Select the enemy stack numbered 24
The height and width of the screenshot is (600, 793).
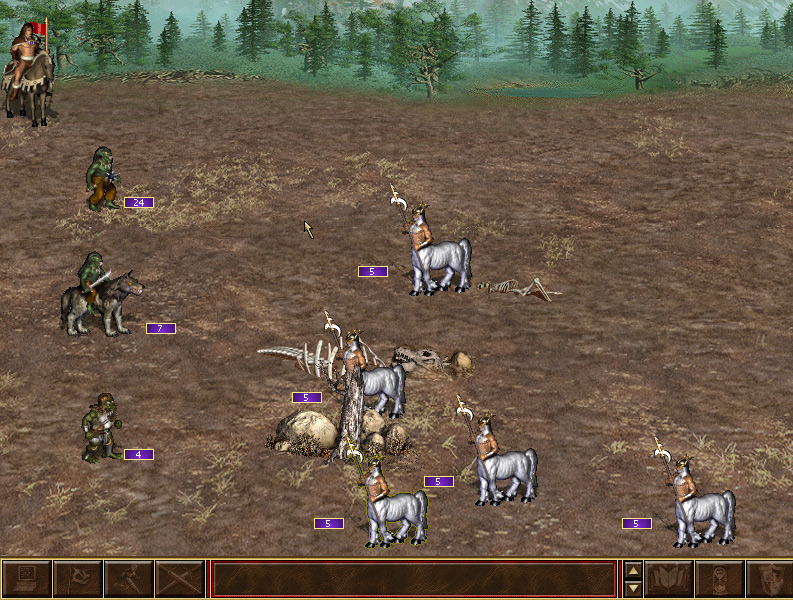click(x=102, y=180)
